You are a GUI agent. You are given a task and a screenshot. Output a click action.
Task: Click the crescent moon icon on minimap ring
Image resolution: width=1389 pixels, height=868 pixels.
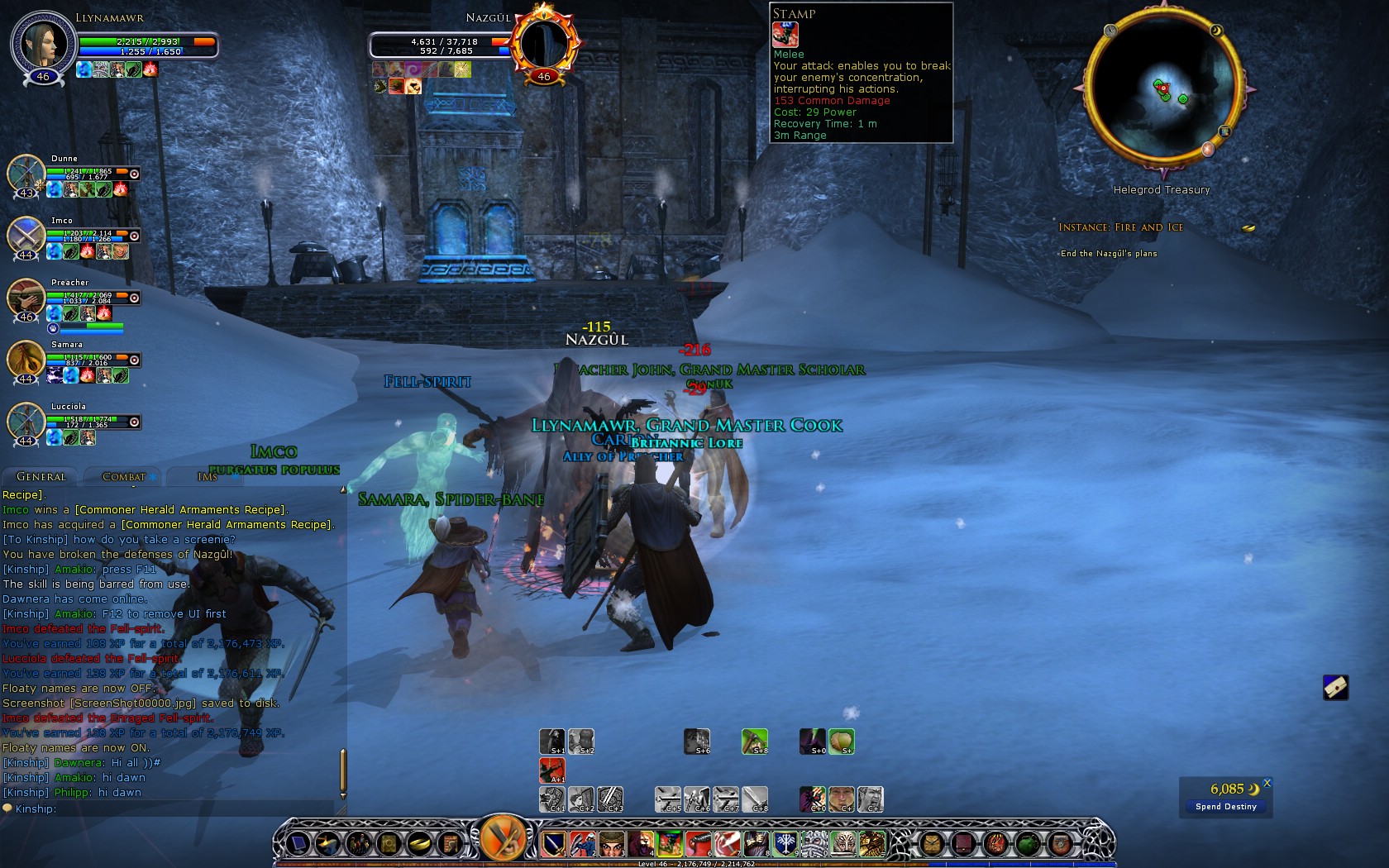1216,31
